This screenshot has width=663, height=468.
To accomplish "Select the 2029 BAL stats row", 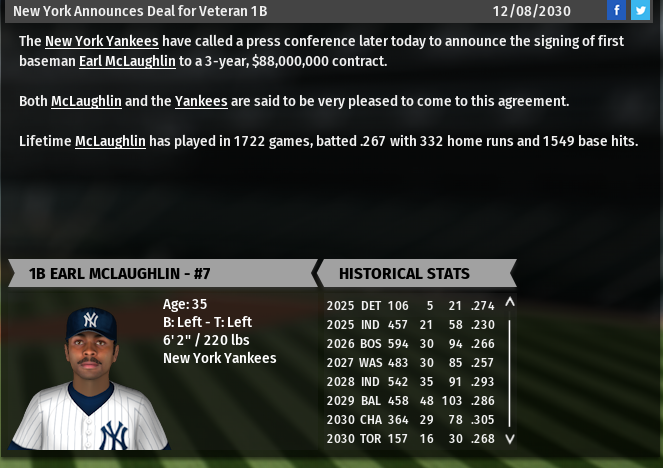I will point(410,400).
